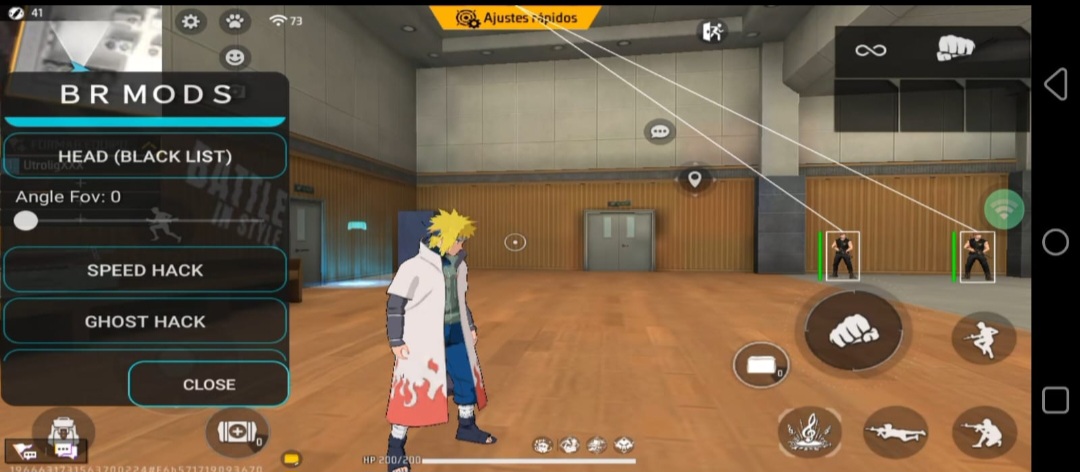Tap the green wifi signal button

1003,209
